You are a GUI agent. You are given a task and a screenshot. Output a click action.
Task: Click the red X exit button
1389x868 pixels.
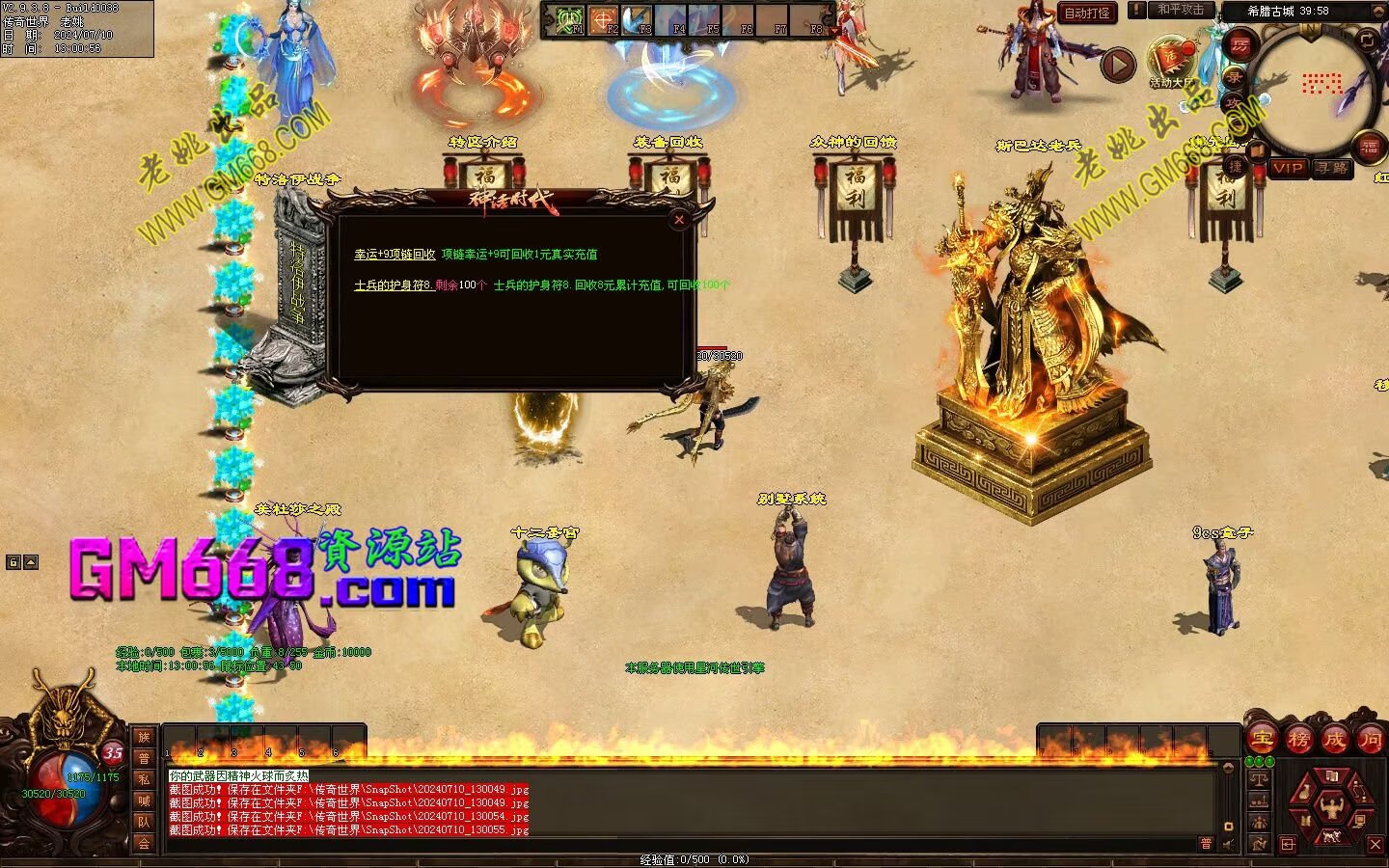[x=1375, y=845]
